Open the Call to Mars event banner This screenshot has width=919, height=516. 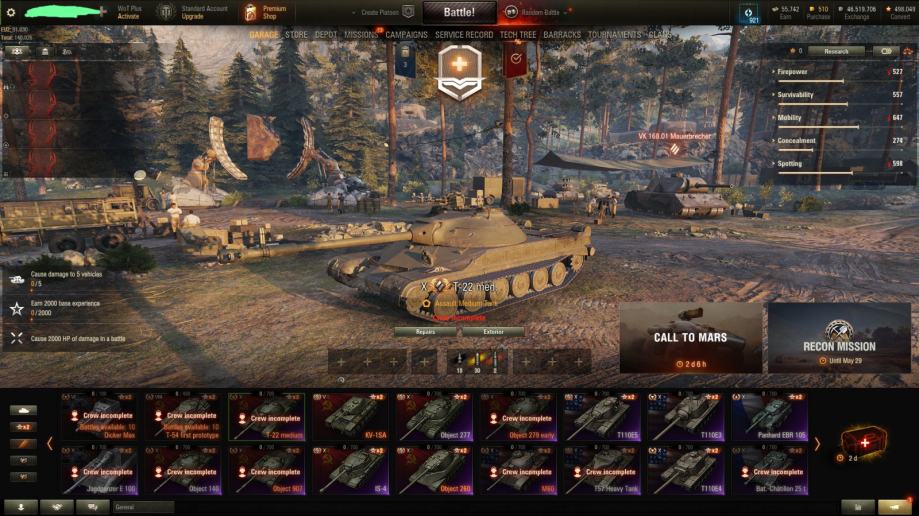690,338
